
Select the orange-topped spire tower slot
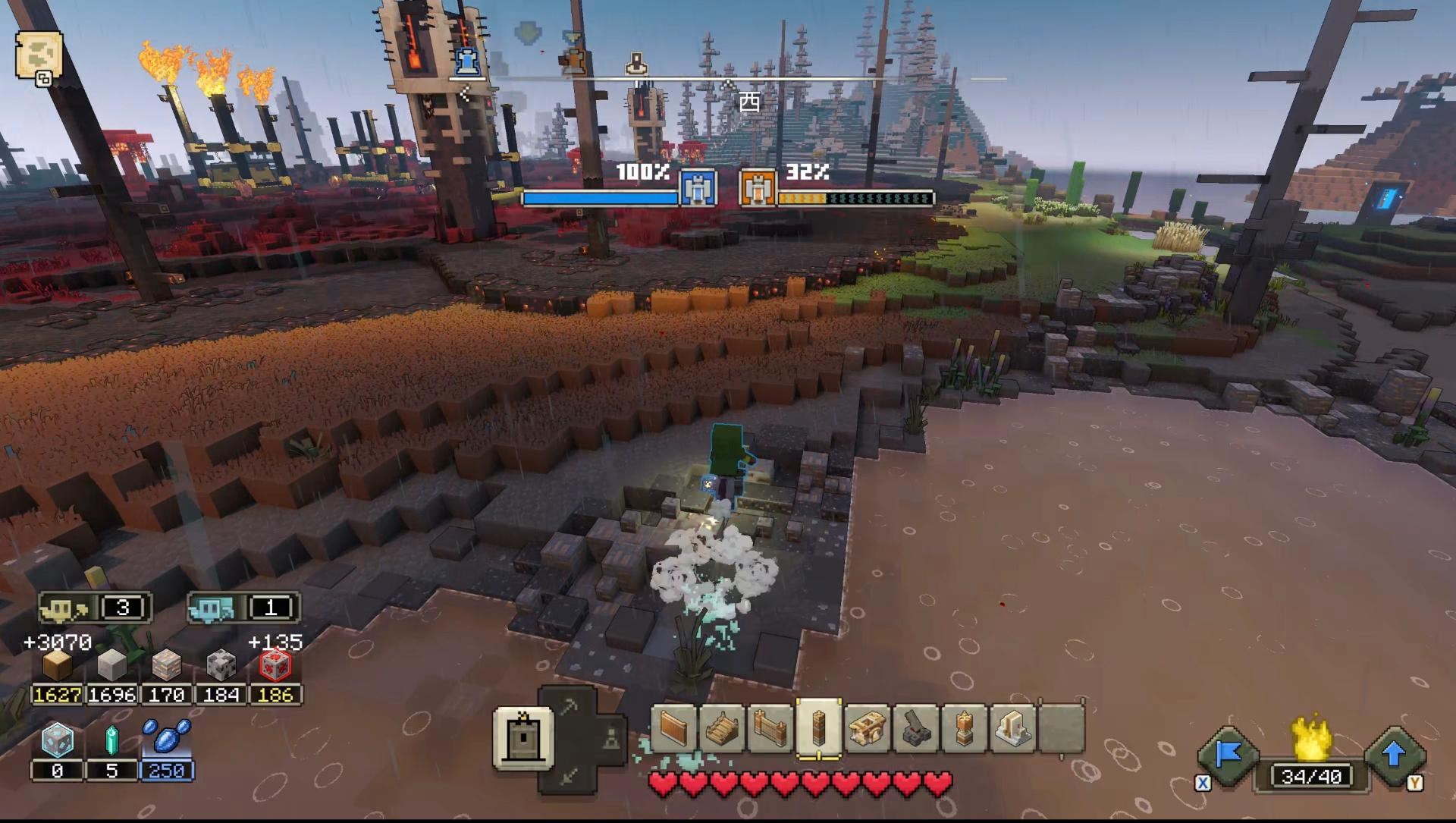pyautogui.click(x=965, y=729)
